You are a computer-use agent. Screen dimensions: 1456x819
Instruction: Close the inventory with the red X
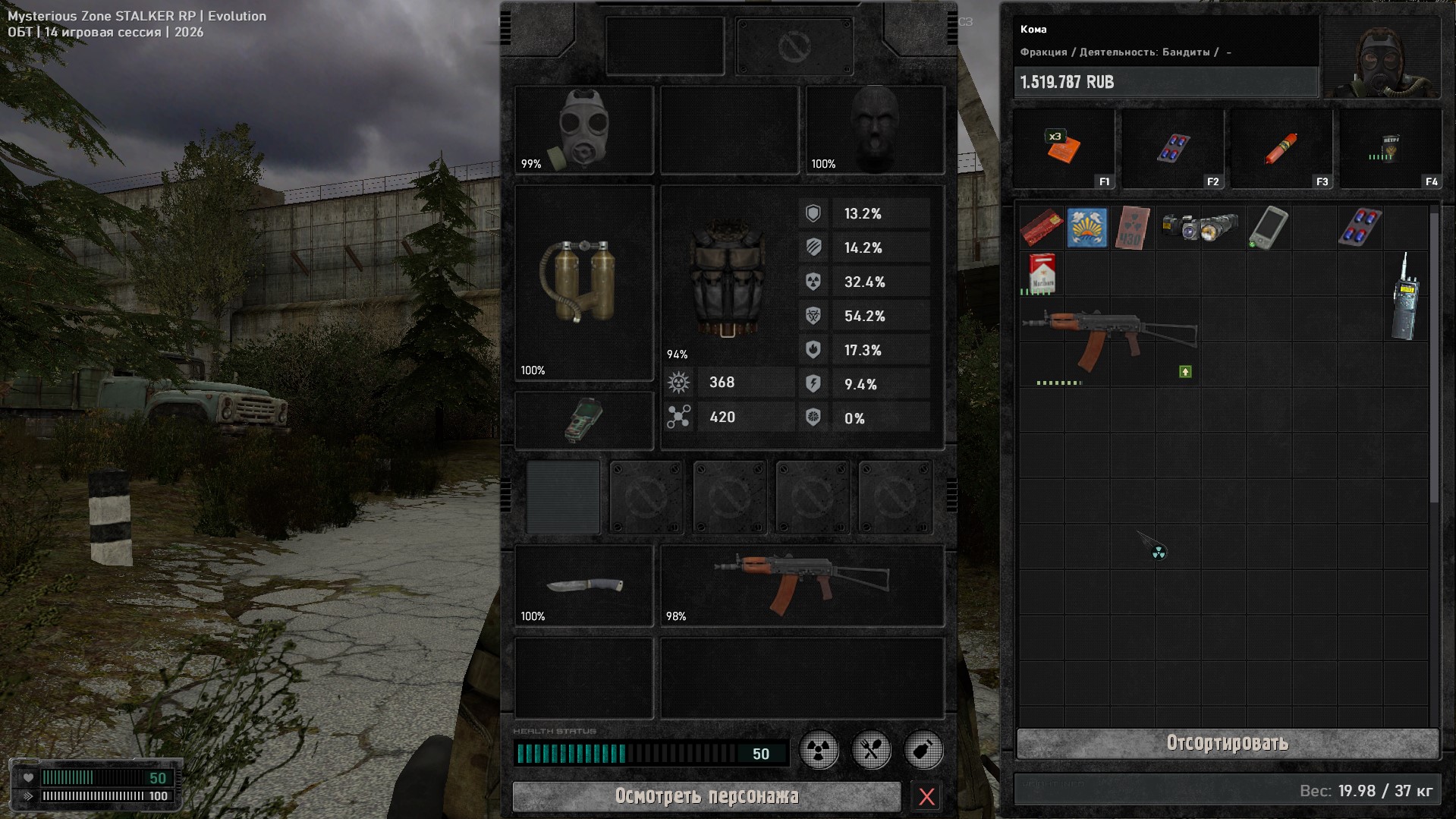pos(926,796)
